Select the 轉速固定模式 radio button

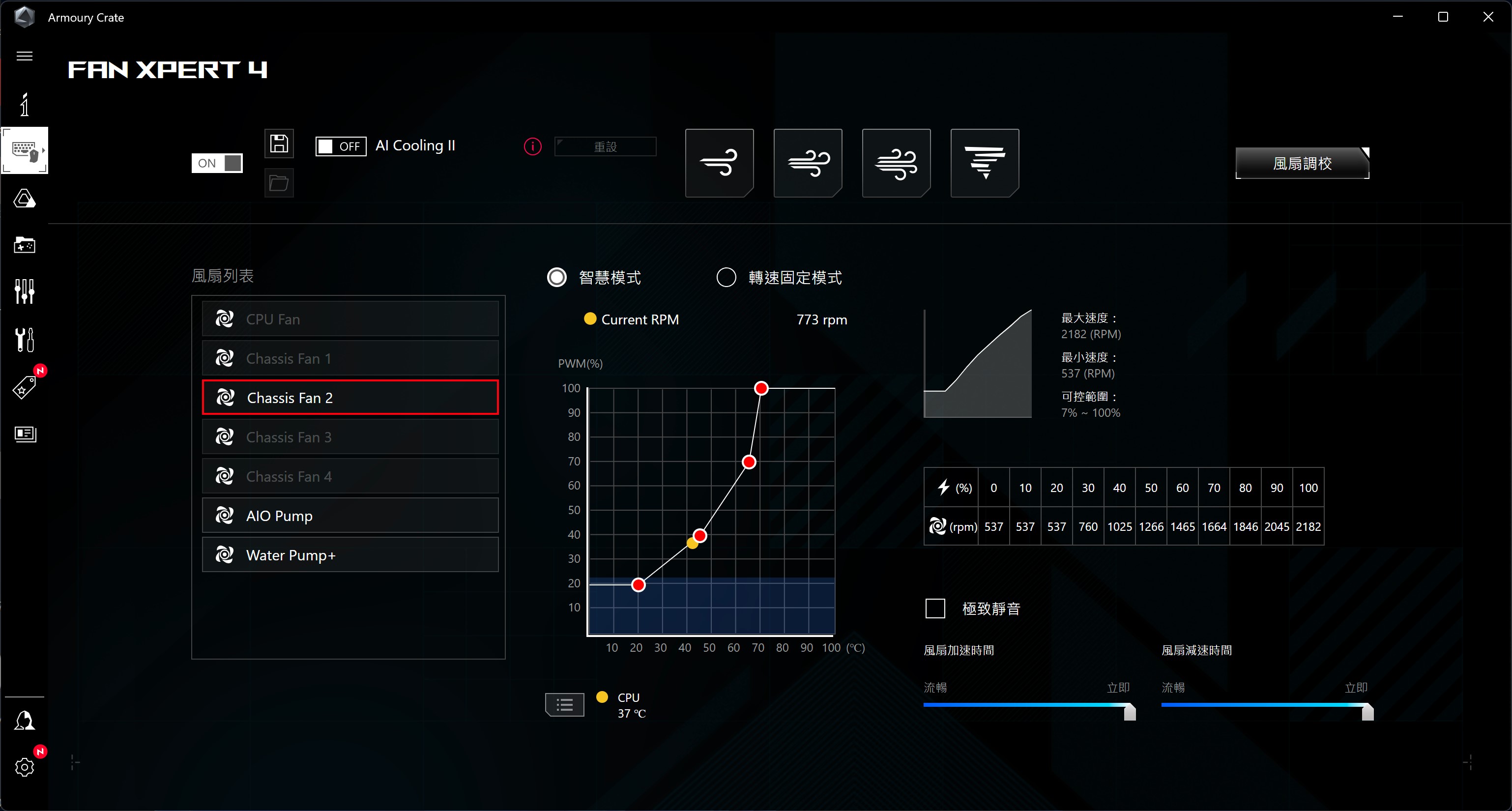point(726,277)
